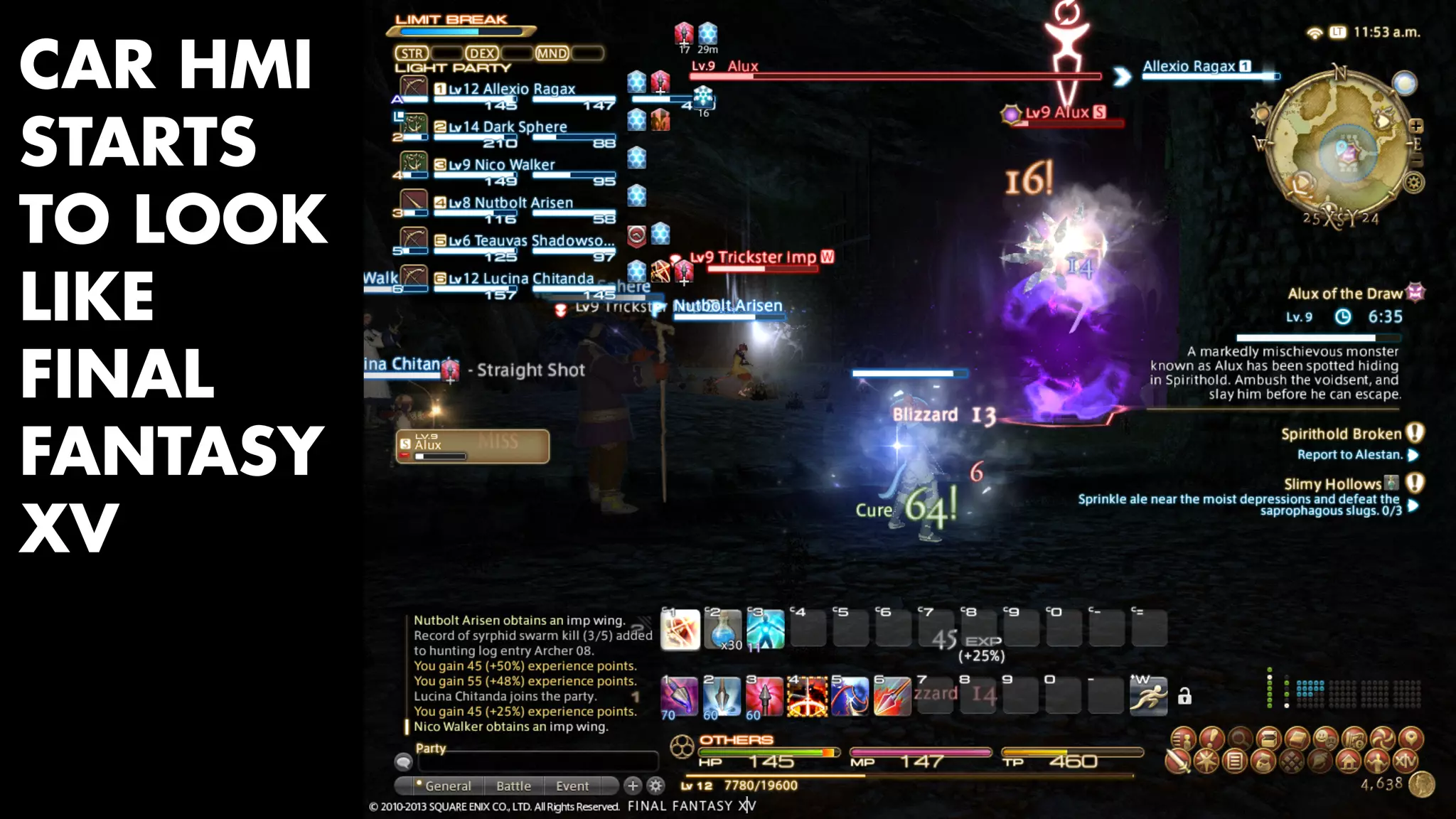Add a new chat tab with plus button

coord(632,786)
